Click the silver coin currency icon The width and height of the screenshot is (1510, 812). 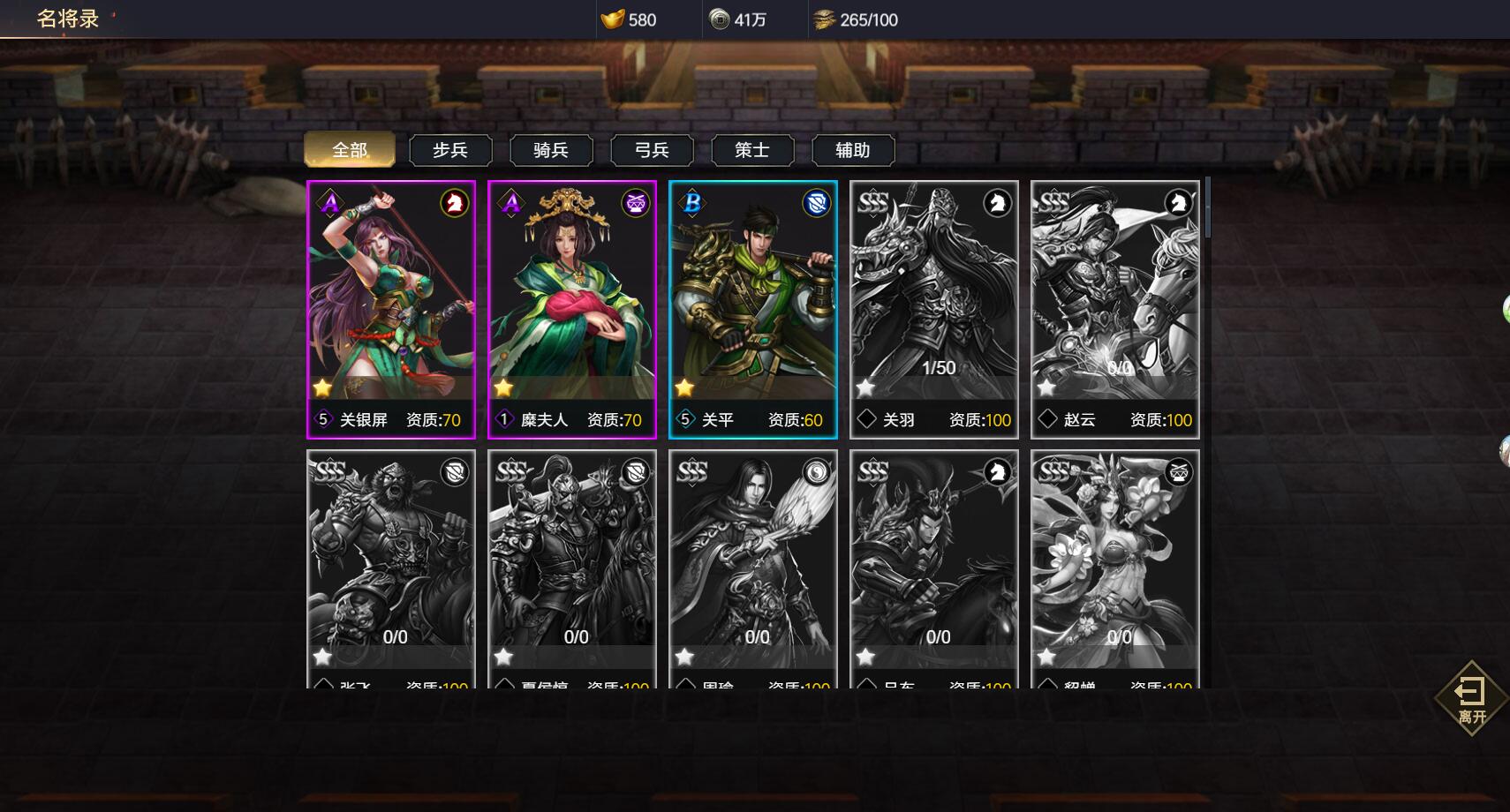pos(720,19)
